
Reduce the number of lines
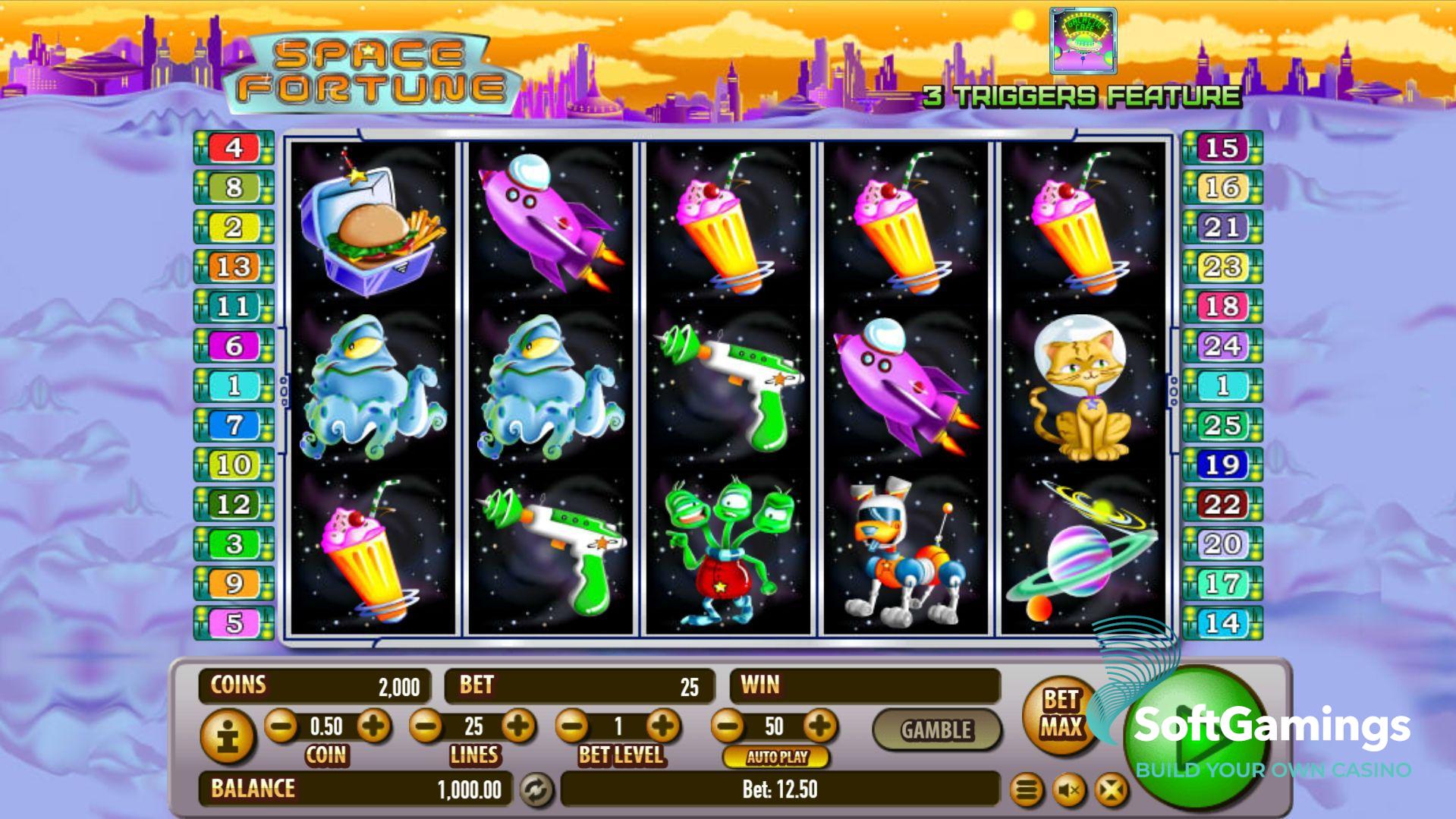tap(426, 727)
